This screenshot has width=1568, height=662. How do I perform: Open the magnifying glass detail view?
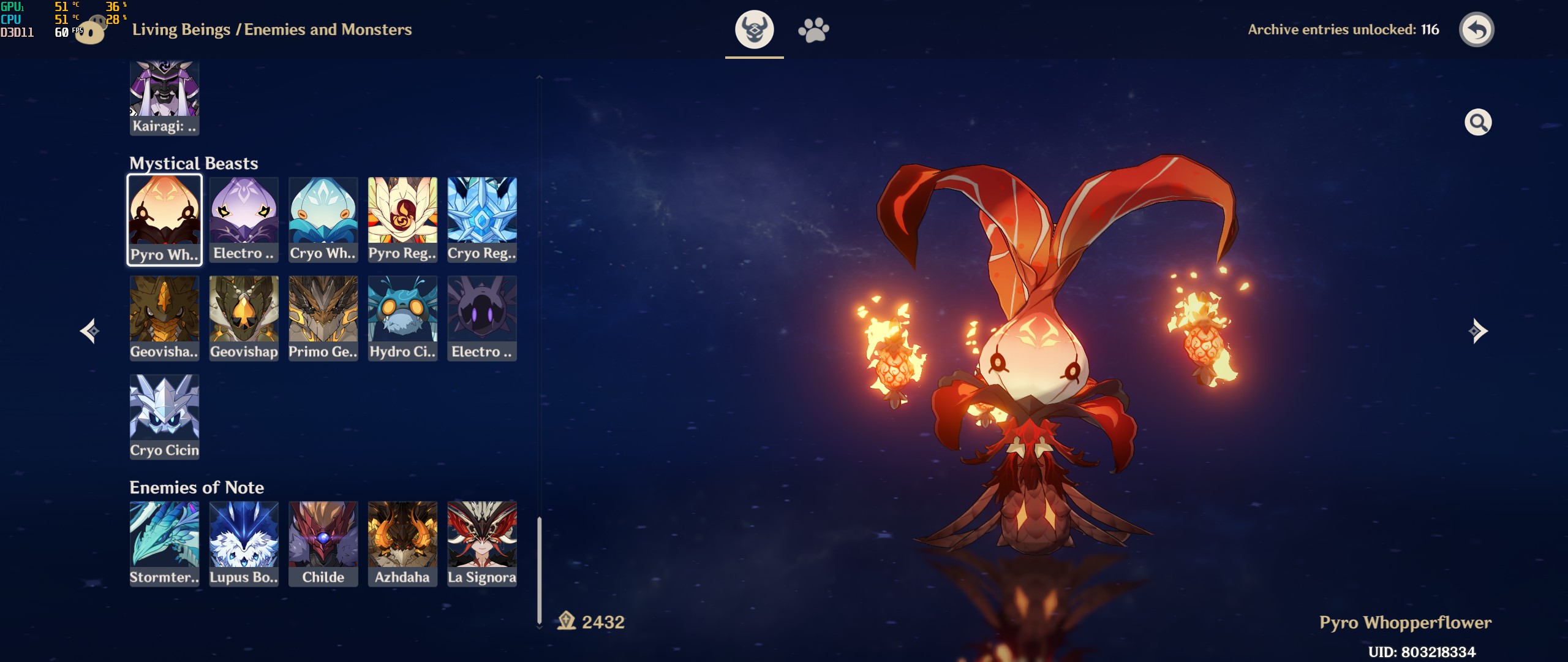click(x=1477, y=123)
